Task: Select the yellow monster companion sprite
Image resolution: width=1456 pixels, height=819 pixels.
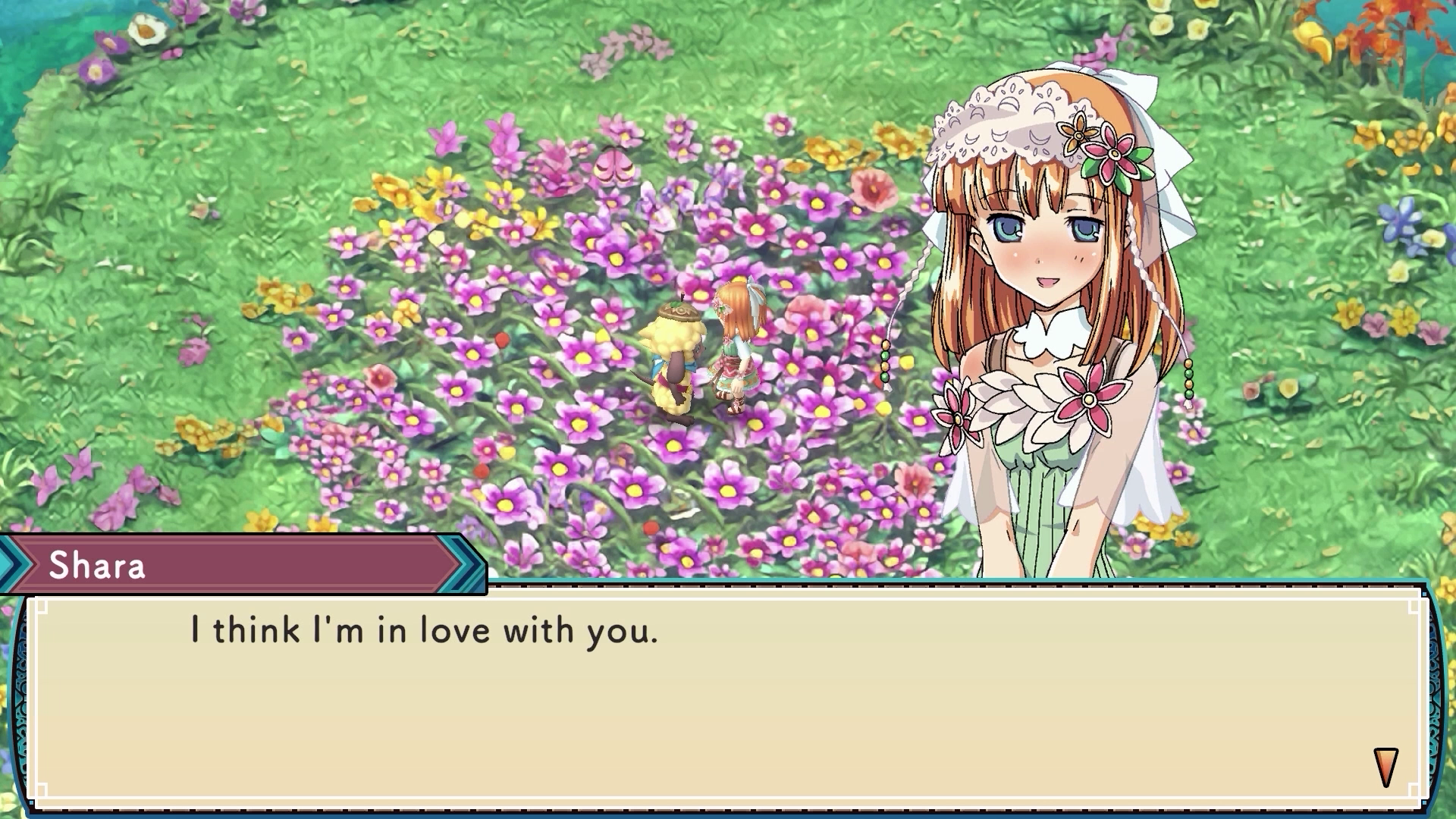Action: point(675,356)
